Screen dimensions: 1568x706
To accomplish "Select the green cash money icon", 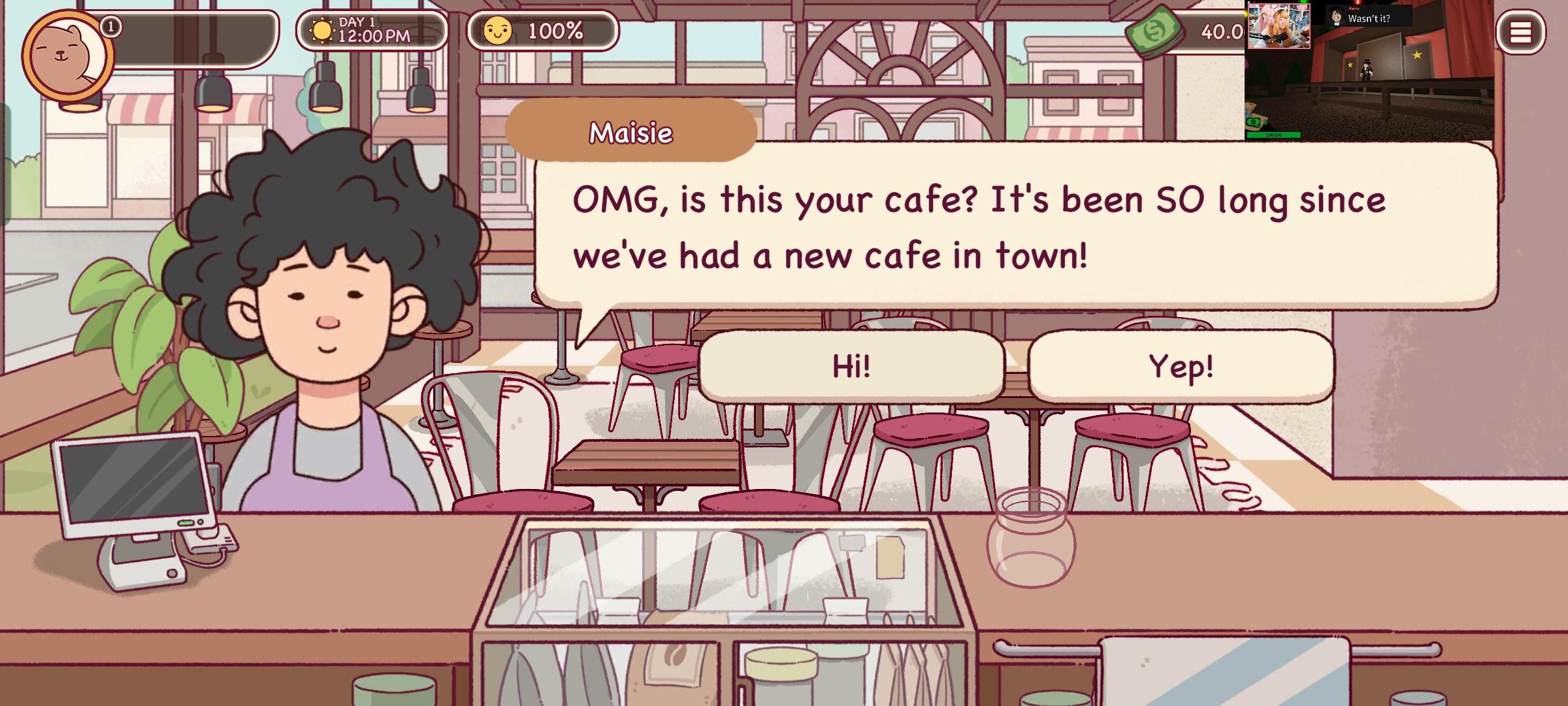I will point(1154,31).
